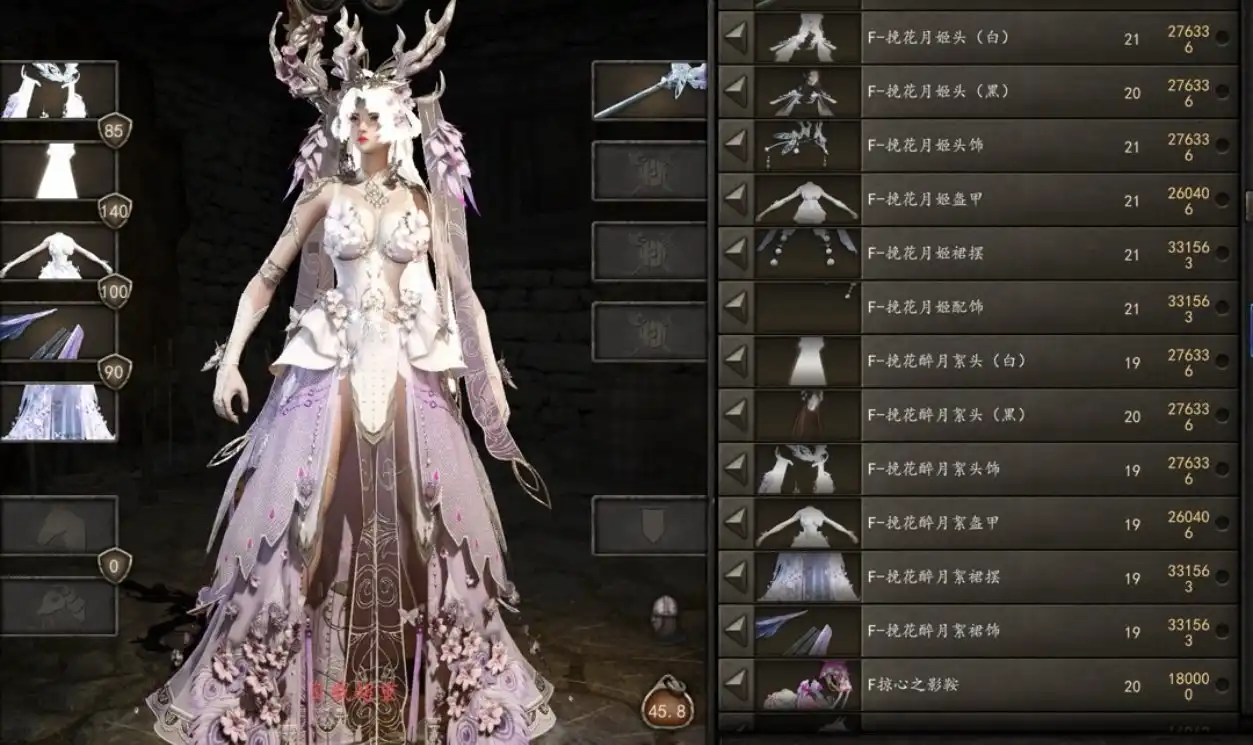Select the F-挽花月姬头（黑） list row
Image resolution: width=1253 pixels, height=745 pixels.
tap(980, 92)
